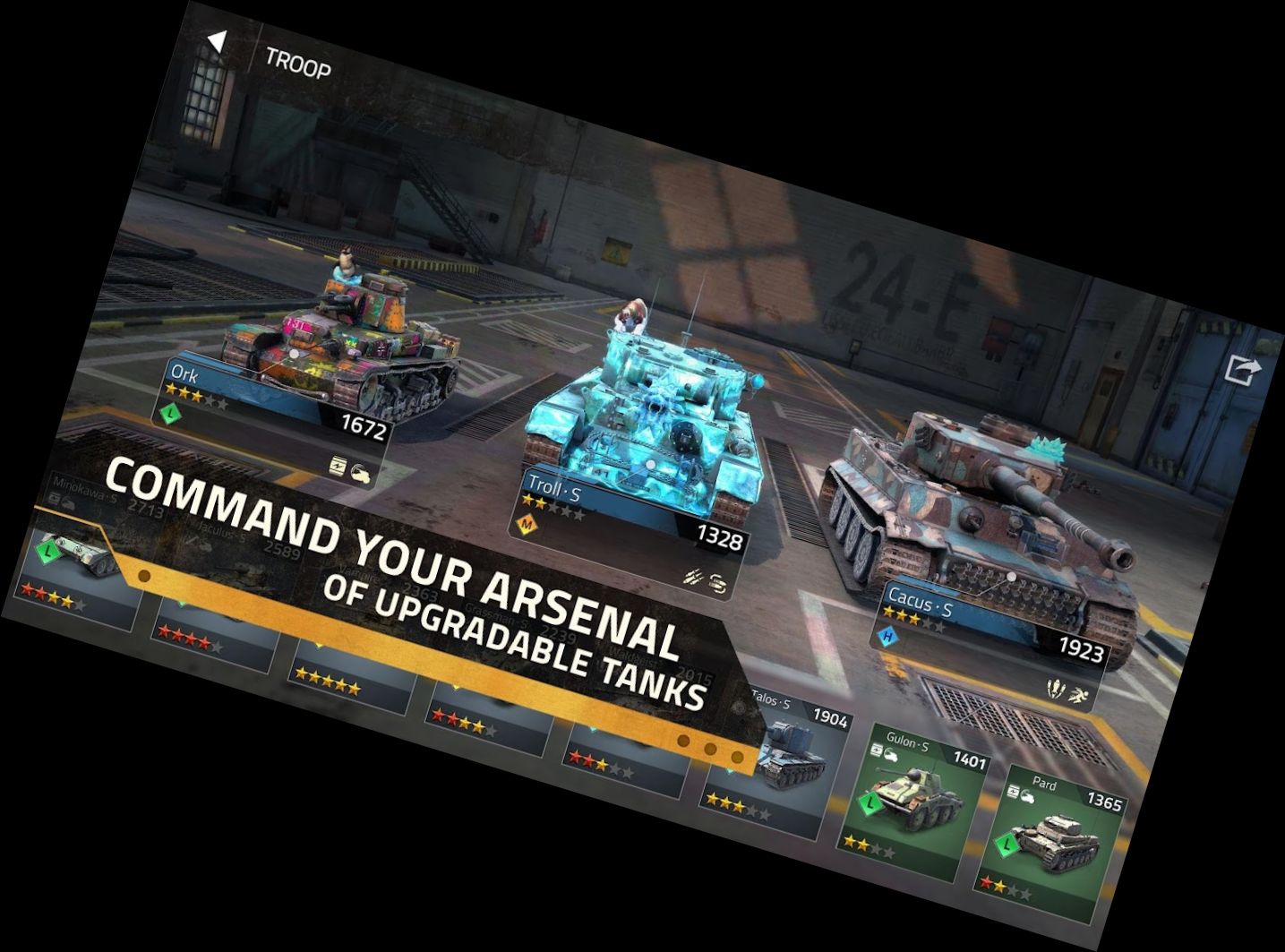Select the shells ammo icon below Cacus·S rating
The image size is (1285, 952).
pos(1055,689)
